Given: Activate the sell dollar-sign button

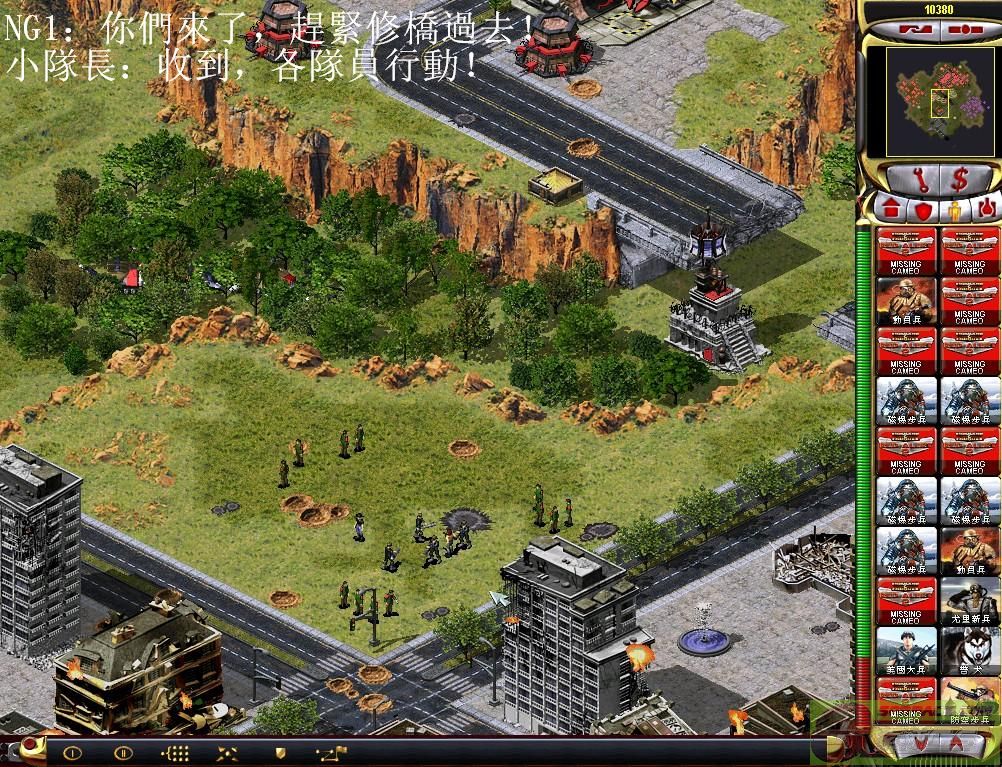Looking at the screenshot, I should point(961,179).
